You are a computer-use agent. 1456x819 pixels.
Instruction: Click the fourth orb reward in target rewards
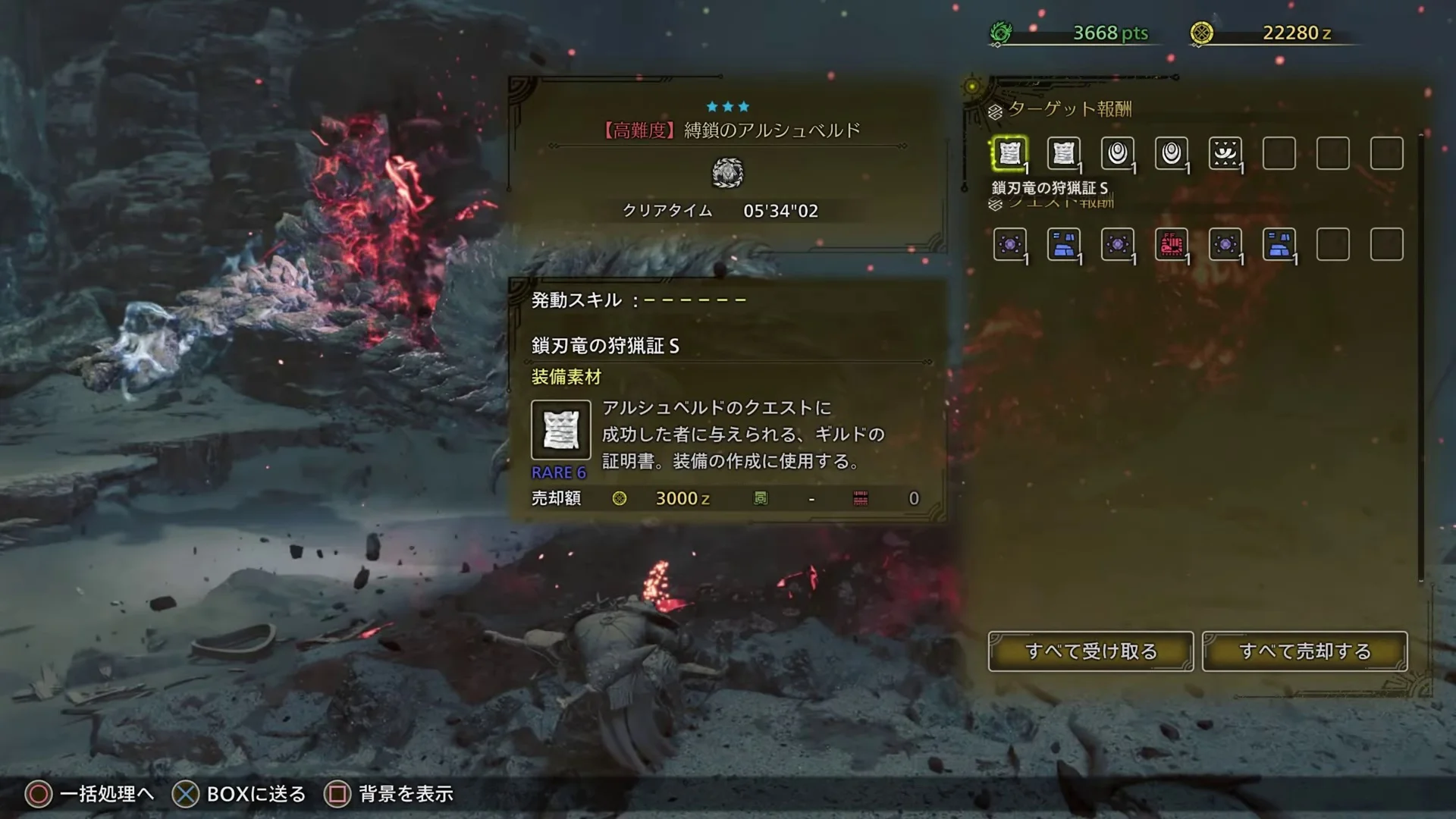[1172, 154]
